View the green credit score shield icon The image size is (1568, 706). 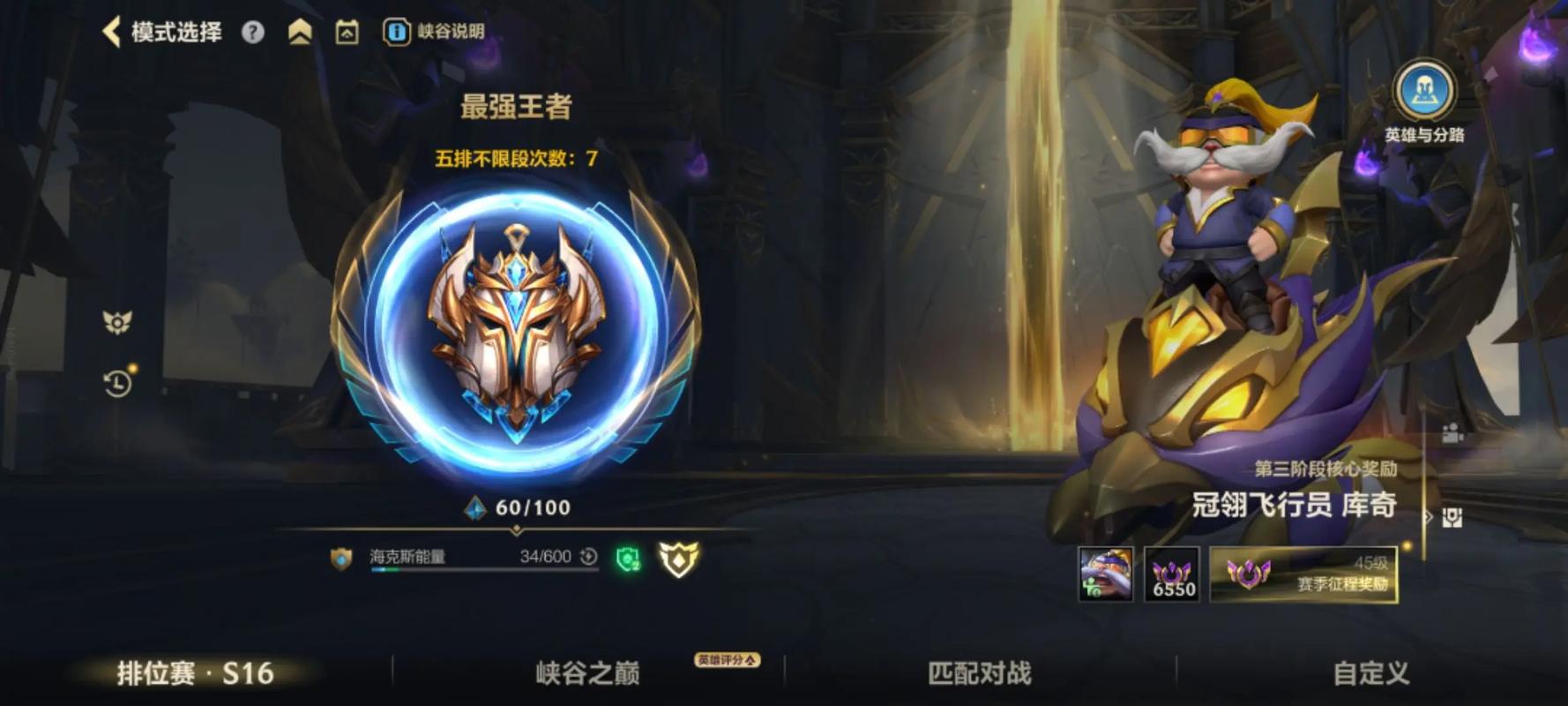(628, 560)
